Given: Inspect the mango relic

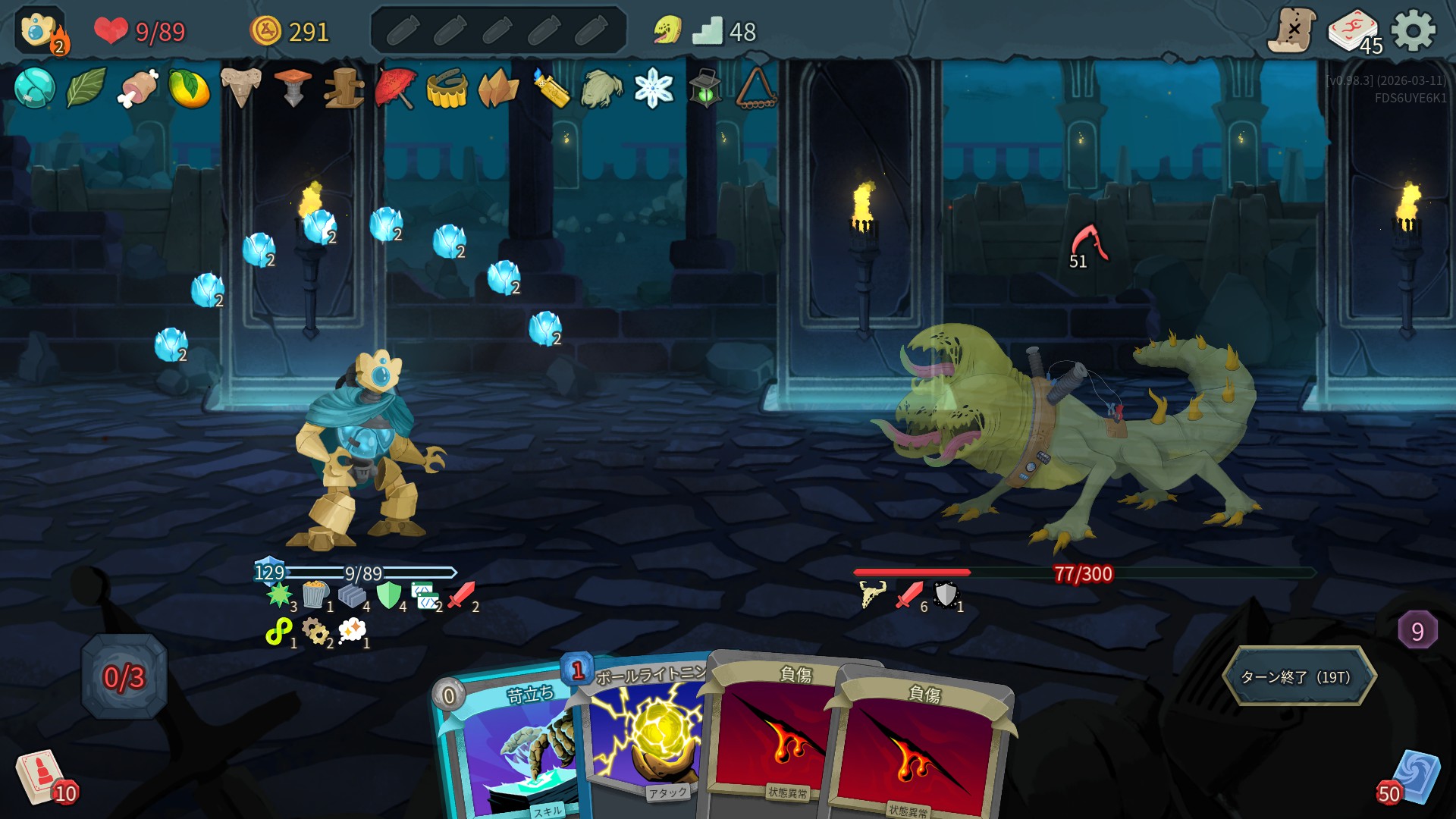Looking at the screenshot, I should click(x=189, y=88).
